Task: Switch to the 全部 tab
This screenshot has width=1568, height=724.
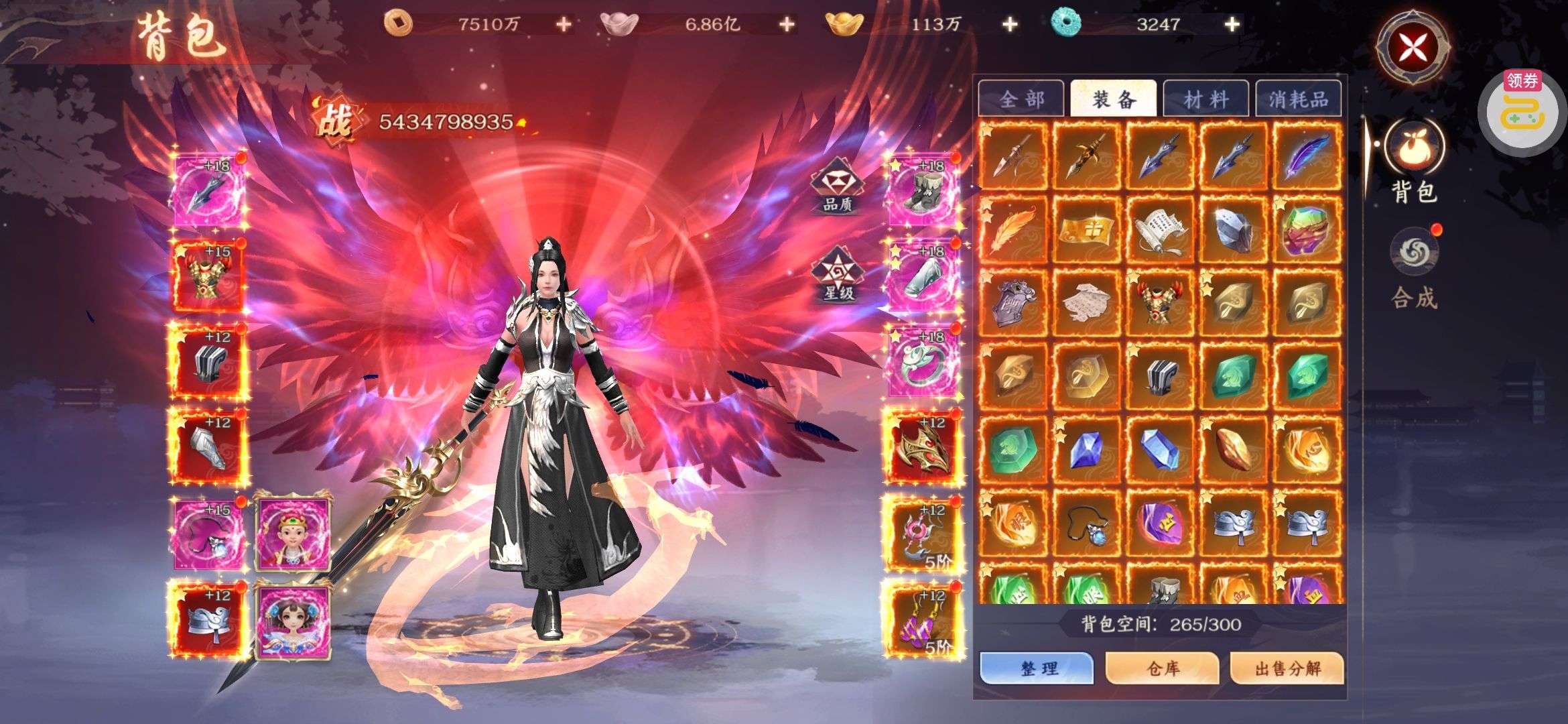Action: point(1021,100)
